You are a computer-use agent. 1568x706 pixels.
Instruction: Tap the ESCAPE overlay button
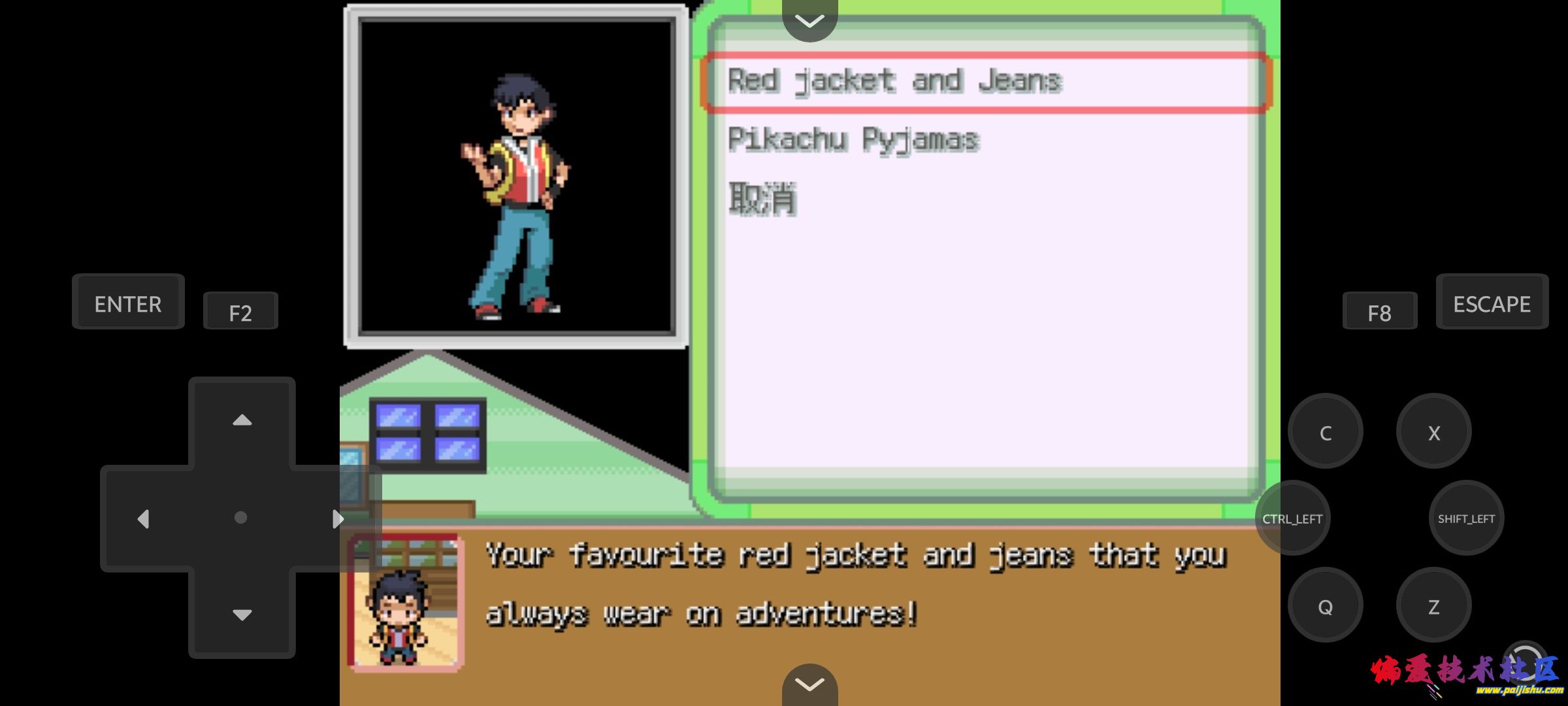tap(1492, 303)
